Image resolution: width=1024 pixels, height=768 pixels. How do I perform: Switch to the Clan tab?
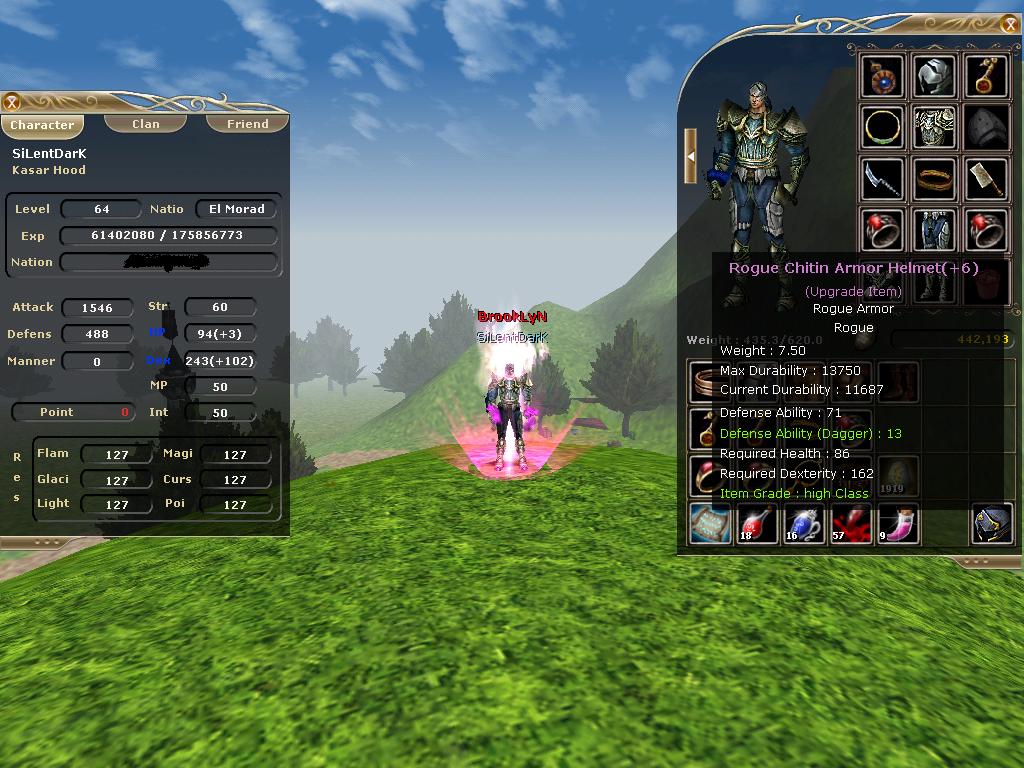(x=146, y=124)
